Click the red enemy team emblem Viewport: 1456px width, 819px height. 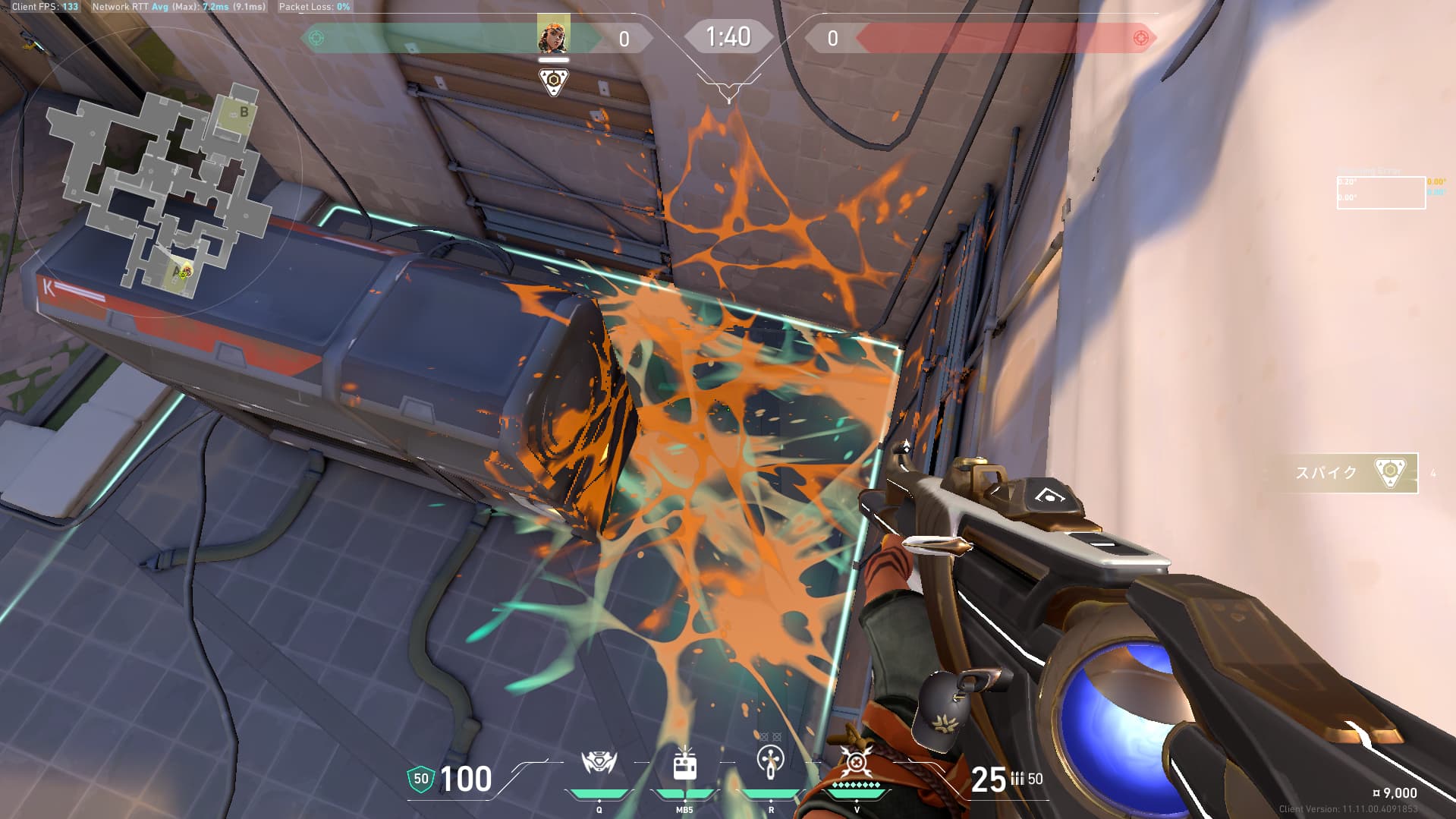(1140, 38)
